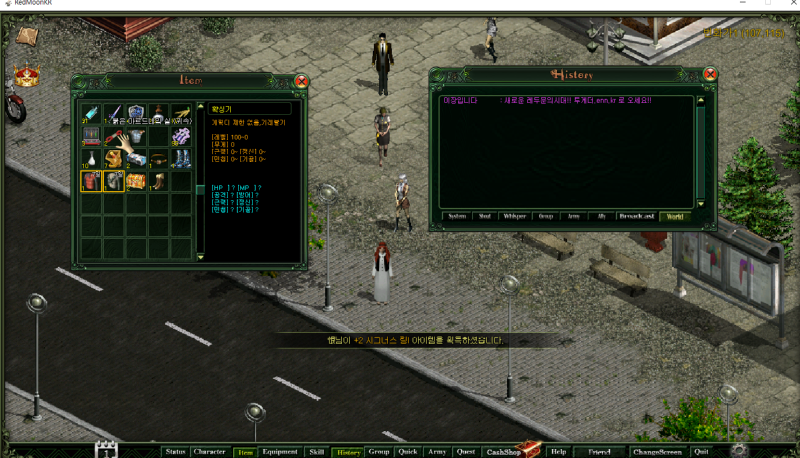Screen dimensions: 800x458
Task: Switch to the Ally chat tab
Action: (x=602, y=216)
